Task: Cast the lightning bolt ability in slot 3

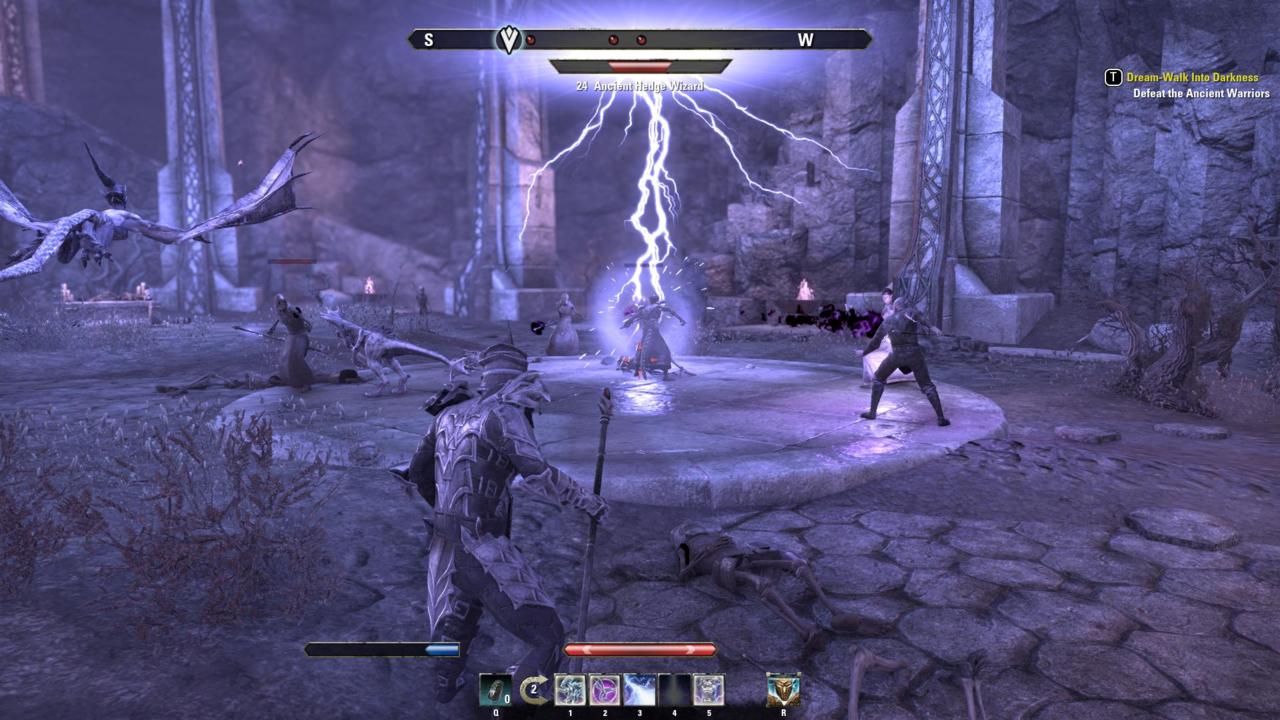Action: pos(639,690)
